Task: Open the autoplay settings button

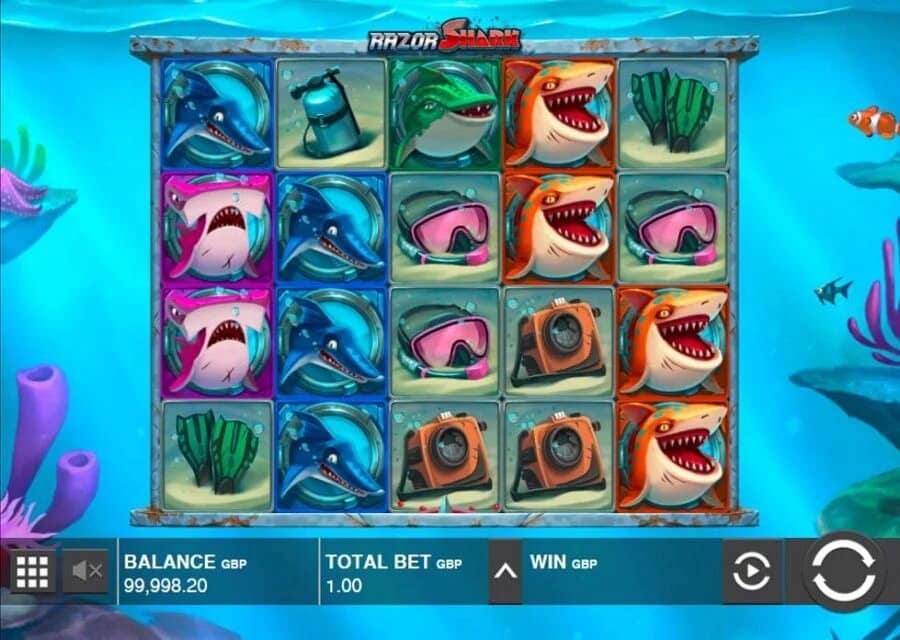Action: (752, 572)
